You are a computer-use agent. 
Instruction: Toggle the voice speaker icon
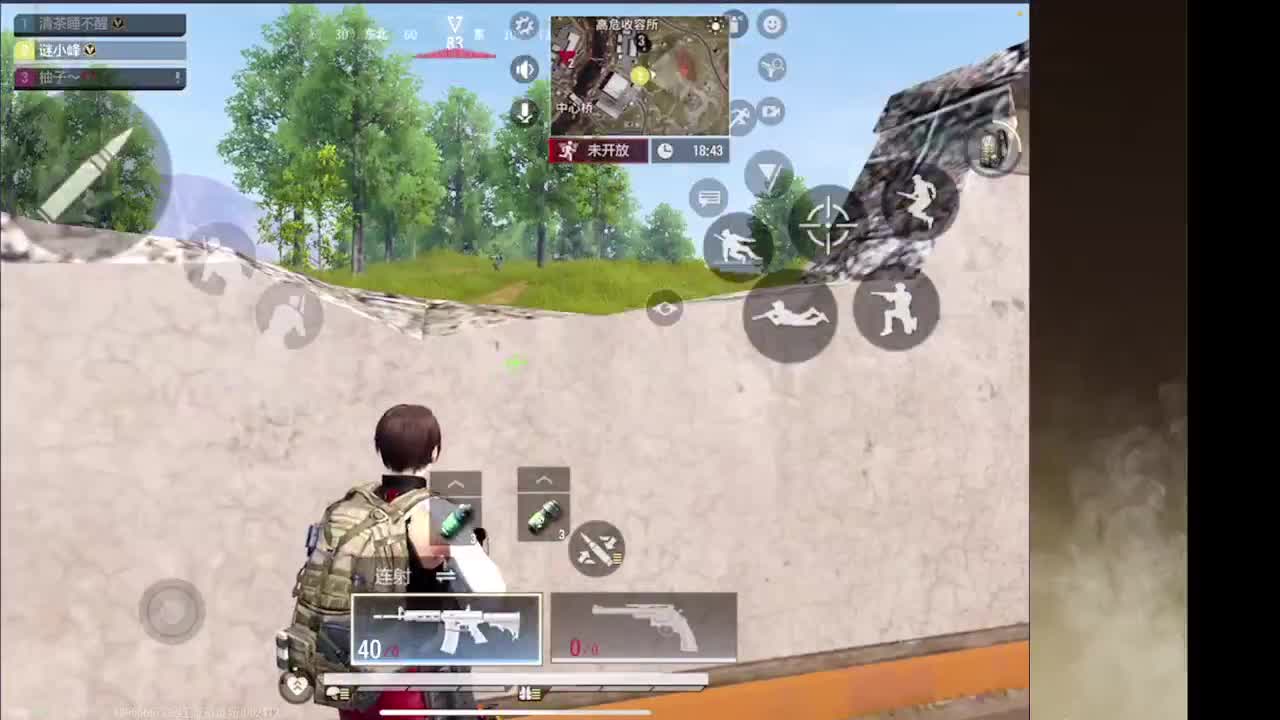pyautogui.click(x=524, y=69)
